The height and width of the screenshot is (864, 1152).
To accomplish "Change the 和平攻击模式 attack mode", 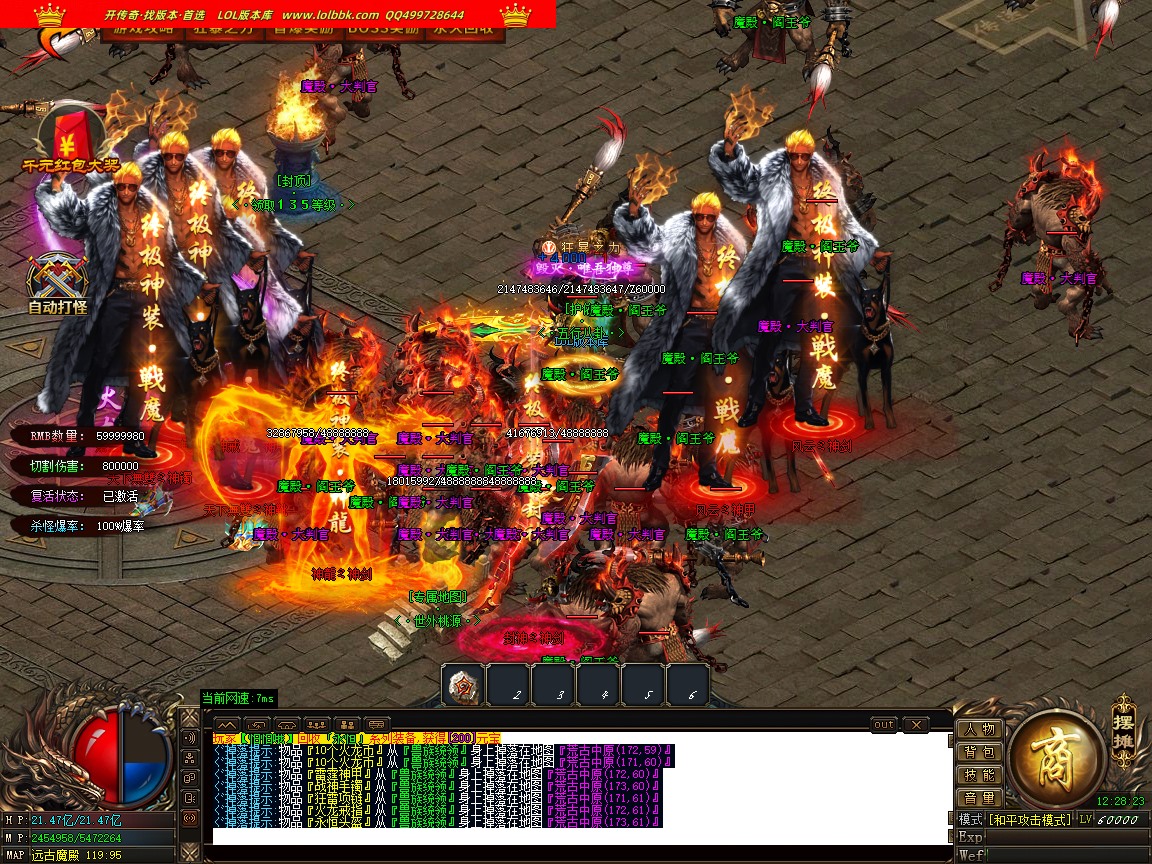I will click(x=1030, y=820).
